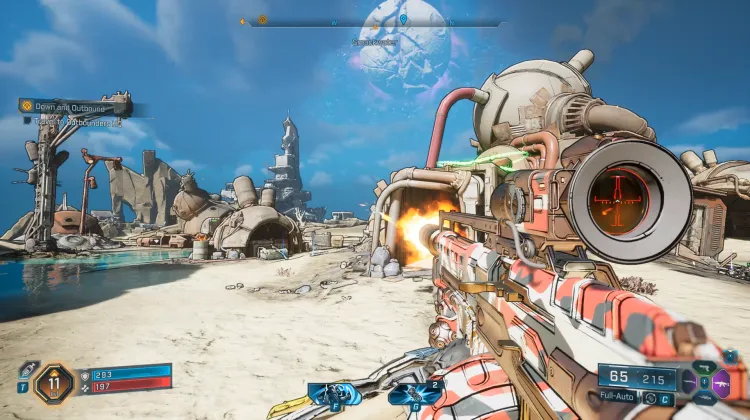Image resolution: width=750 pixels, height=420 pixels.
Task: Use the repkit syringe icon
Action: 26,370
